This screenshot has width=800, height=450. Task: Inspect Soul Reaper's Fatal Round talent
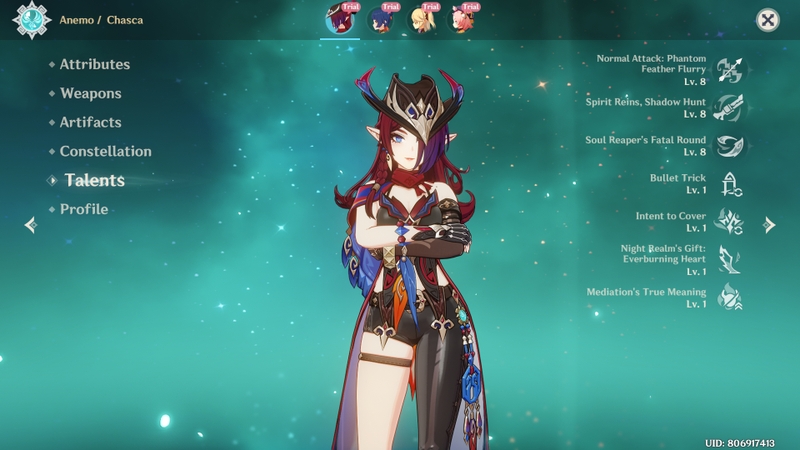point(730,146)
